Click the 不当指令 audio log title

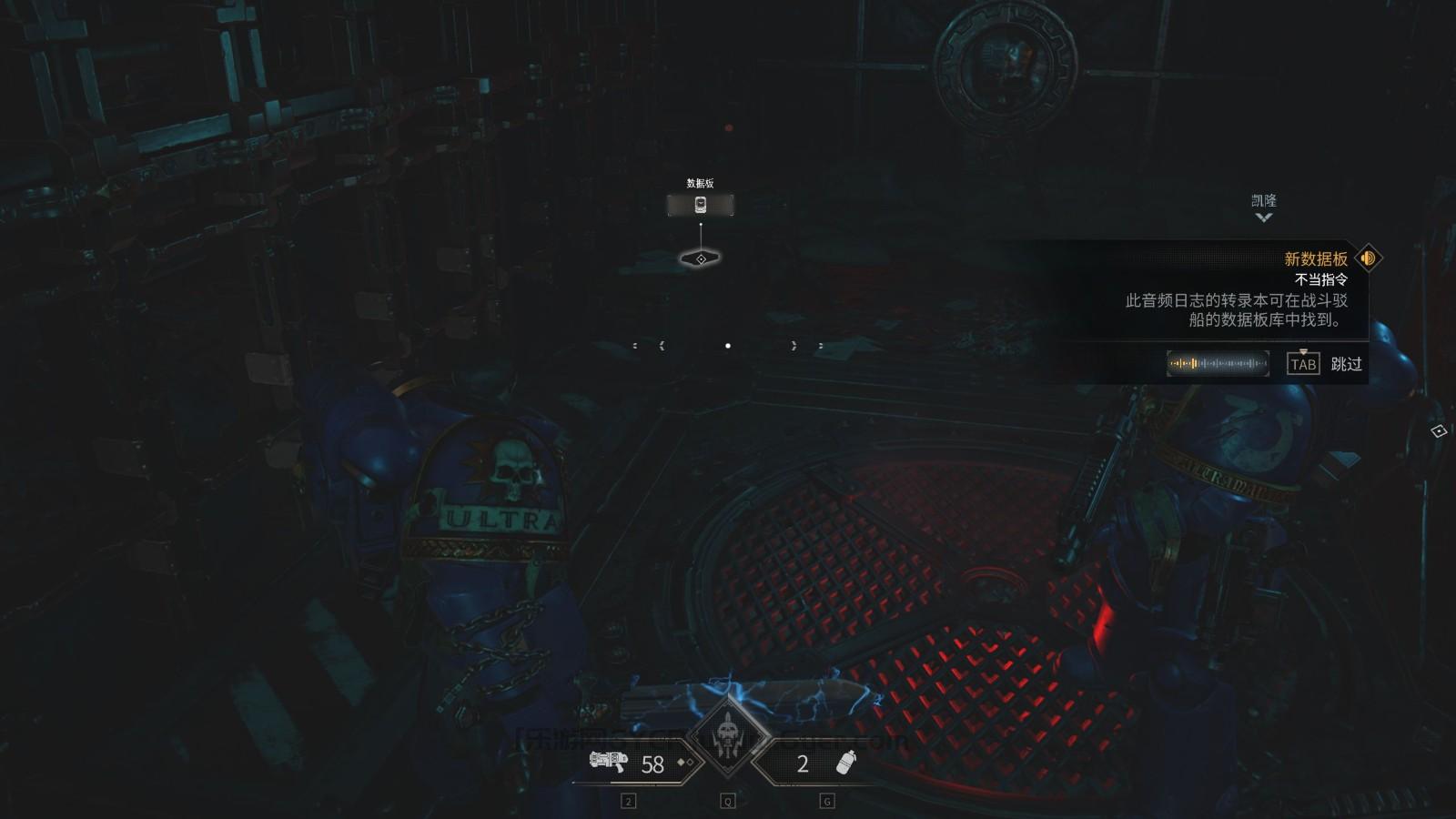pyautogui.click(x=1321, y=279)
